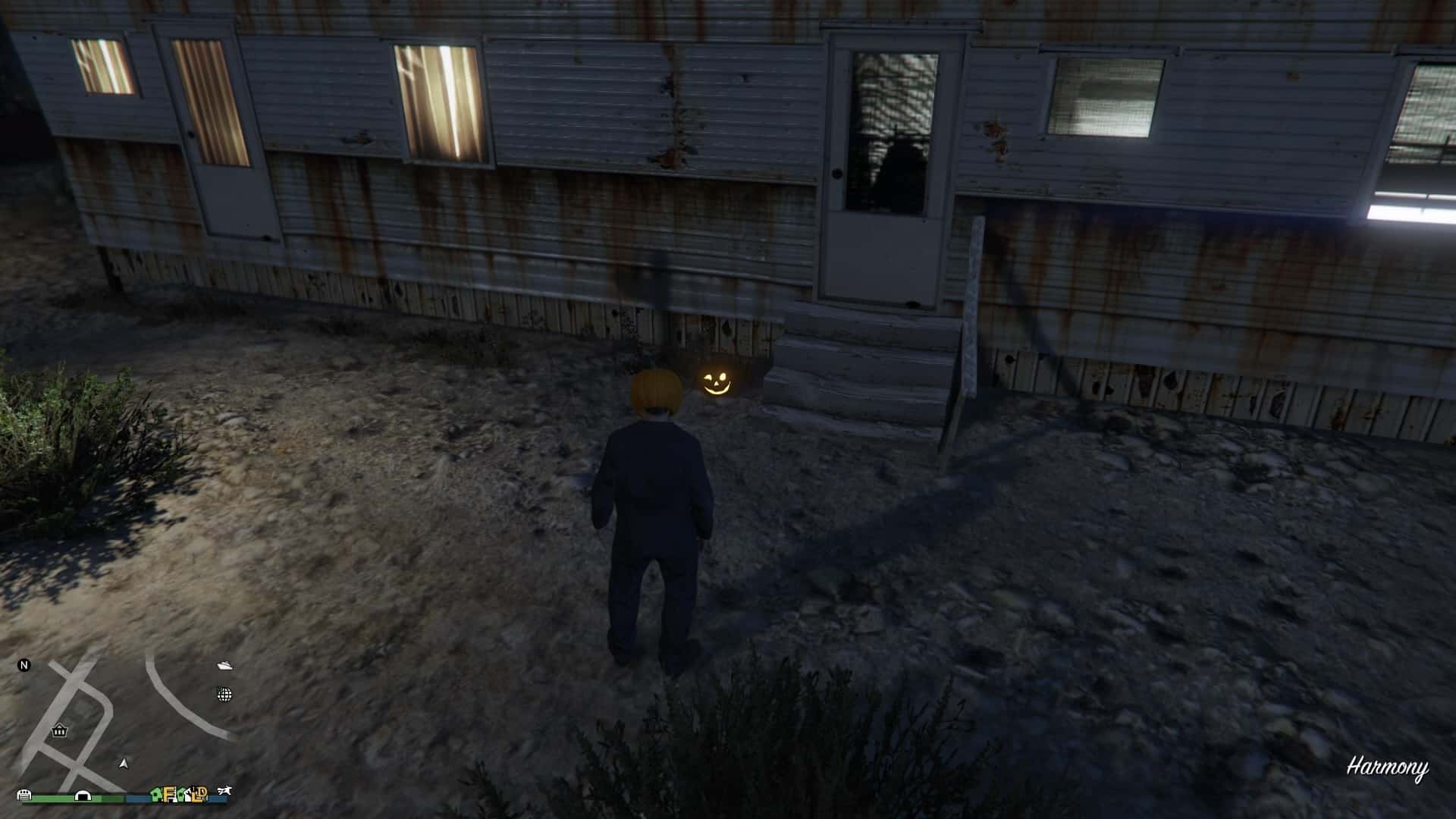The image size is (1456, 819).
Task: Click the market basket store blip
Action: click(59, 732)
